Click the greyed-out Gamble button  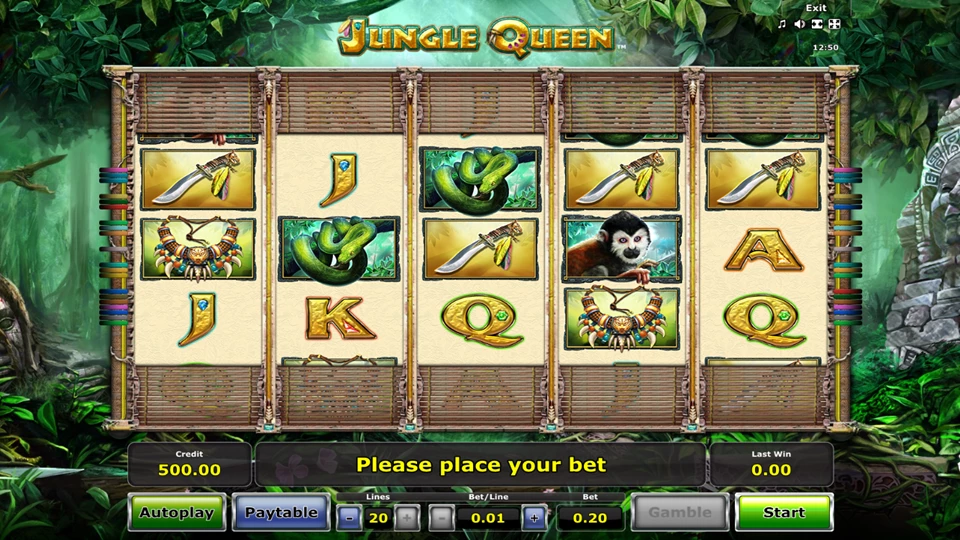[679, 513]
